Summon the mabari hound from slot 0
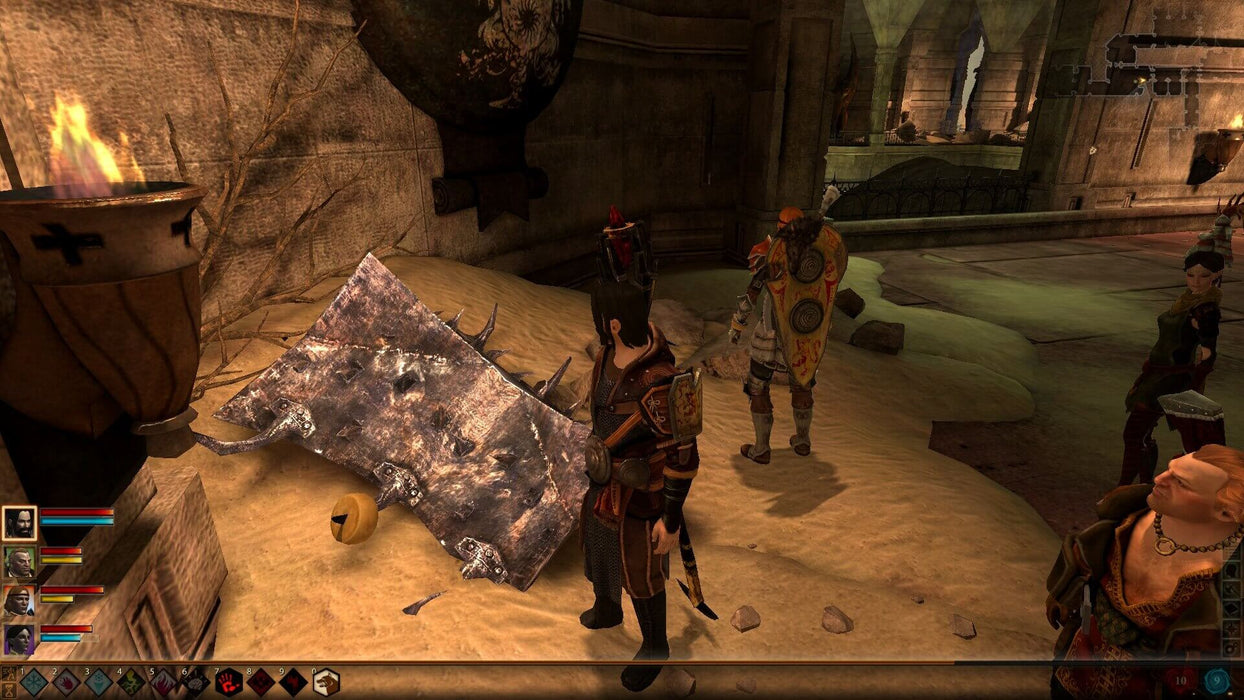1244x700 pixels. click(x=326, y=682)
